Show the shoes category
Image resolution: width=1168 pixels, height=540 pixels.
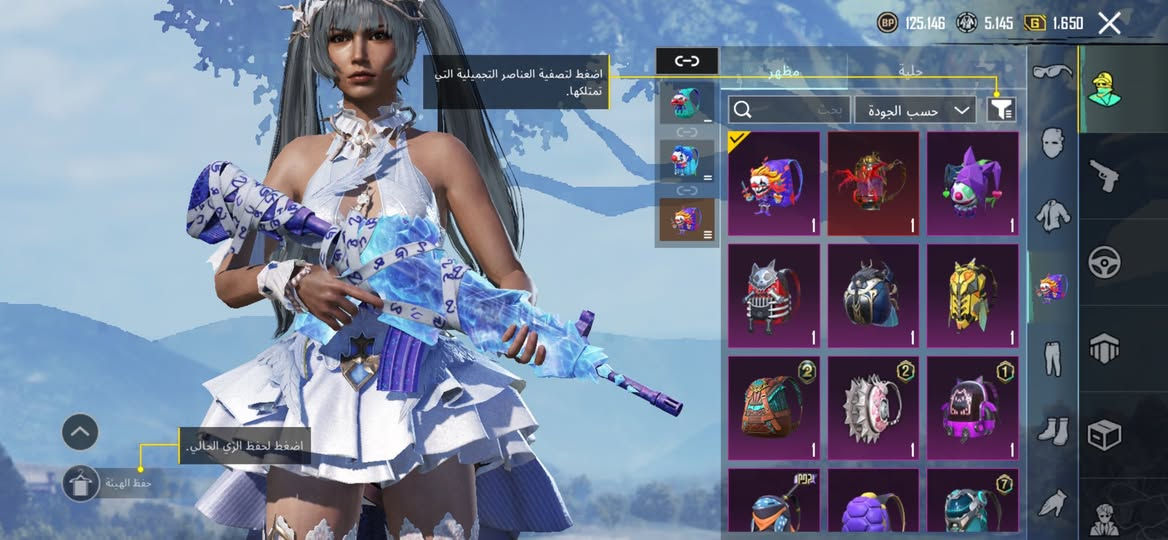click(x=1051, y=430)
